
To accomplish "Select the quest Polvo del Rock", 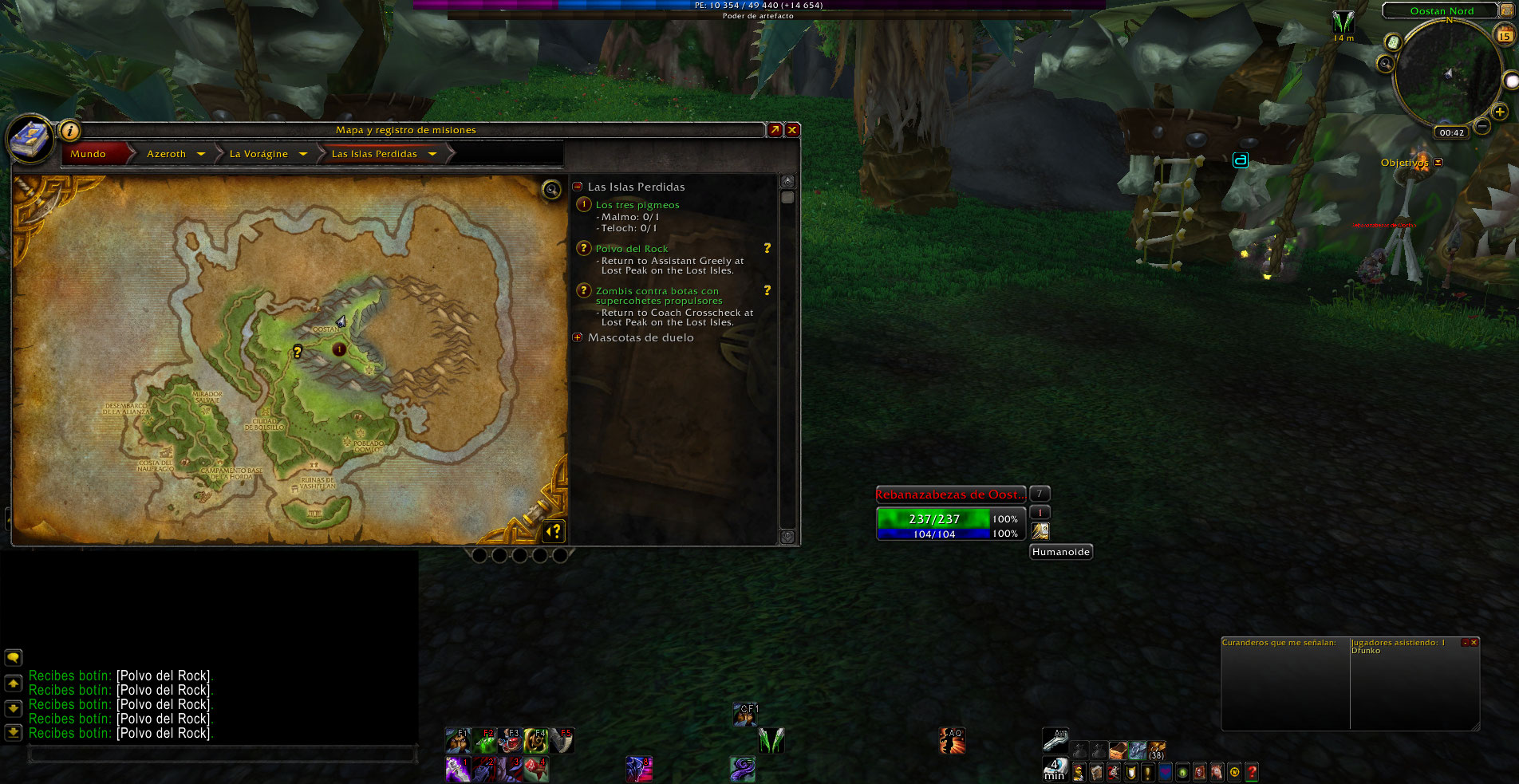I will (x=632, y=249).
